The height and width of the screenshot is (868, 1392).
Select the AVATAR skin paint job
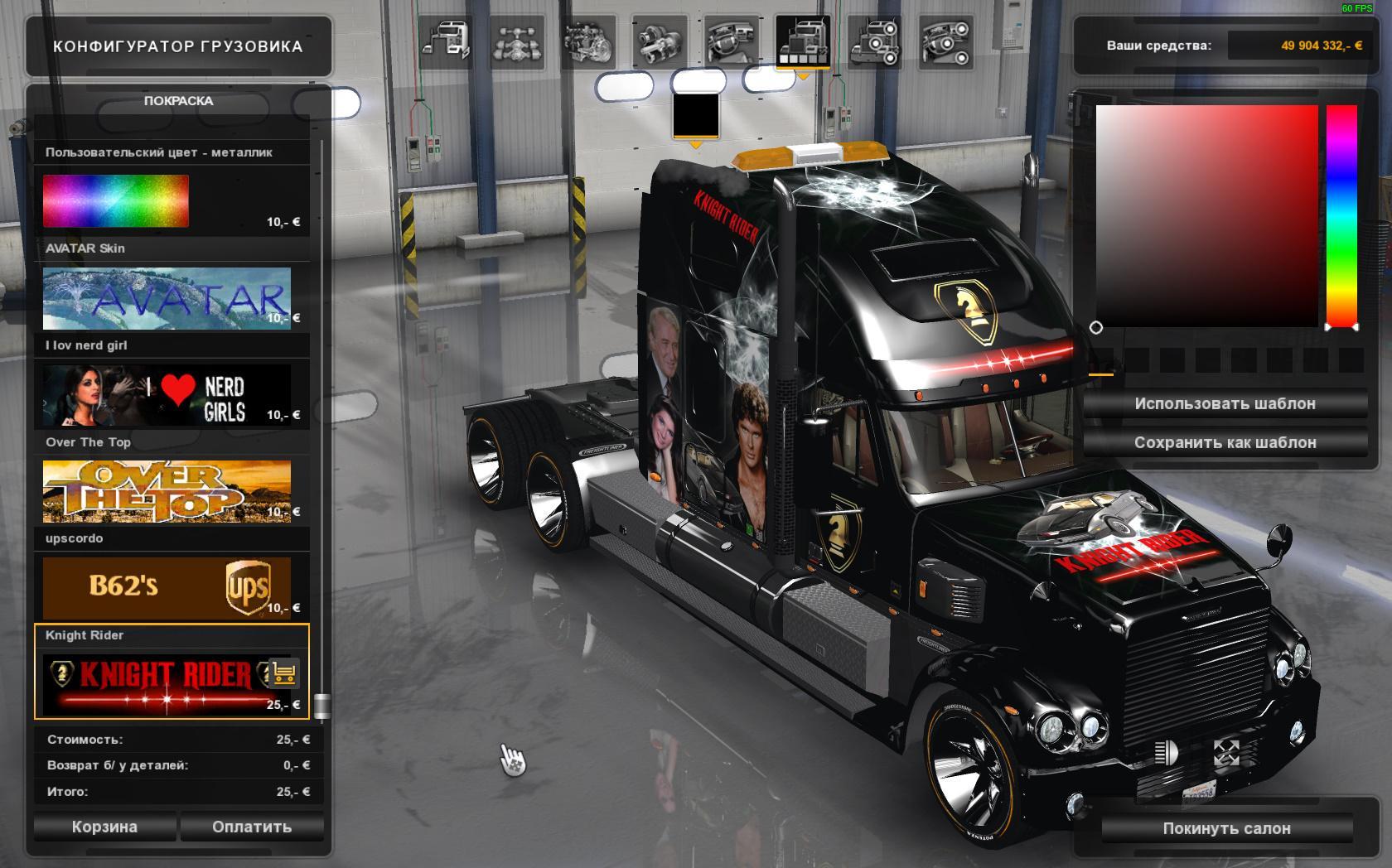(167, 298)
